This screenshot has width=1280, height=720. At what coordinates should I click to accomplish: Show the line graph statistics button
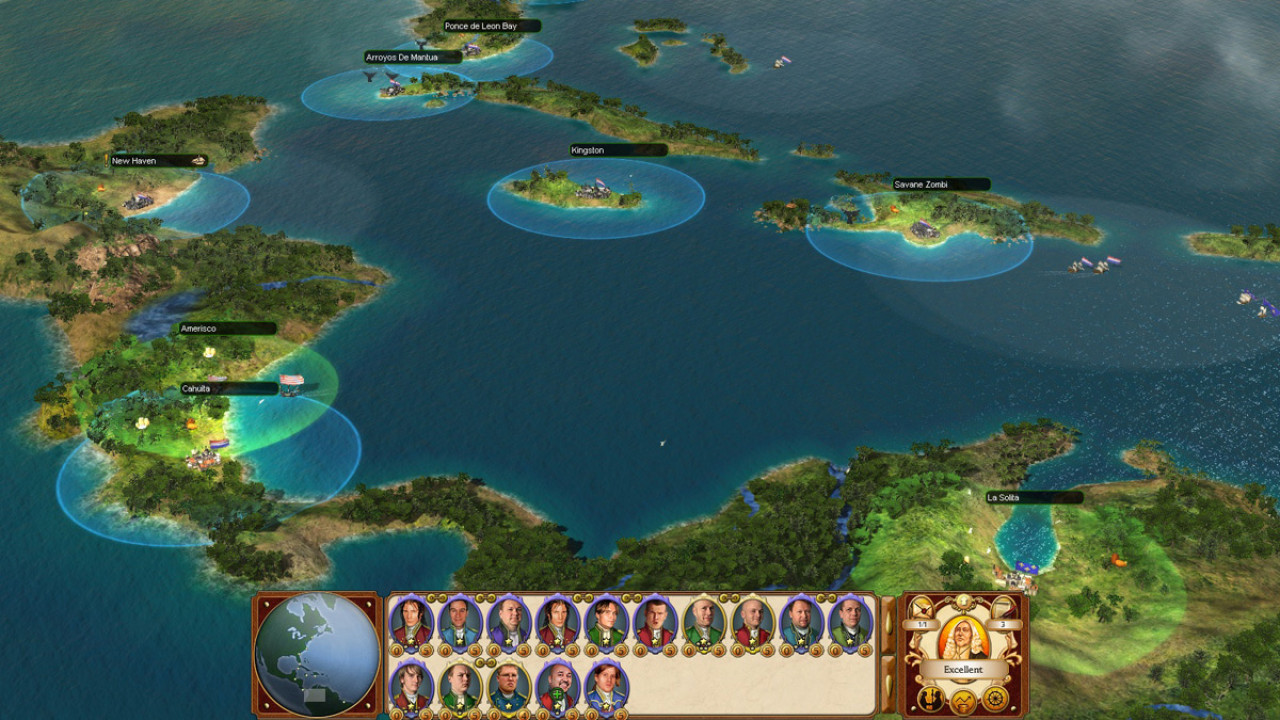point(964,699)
